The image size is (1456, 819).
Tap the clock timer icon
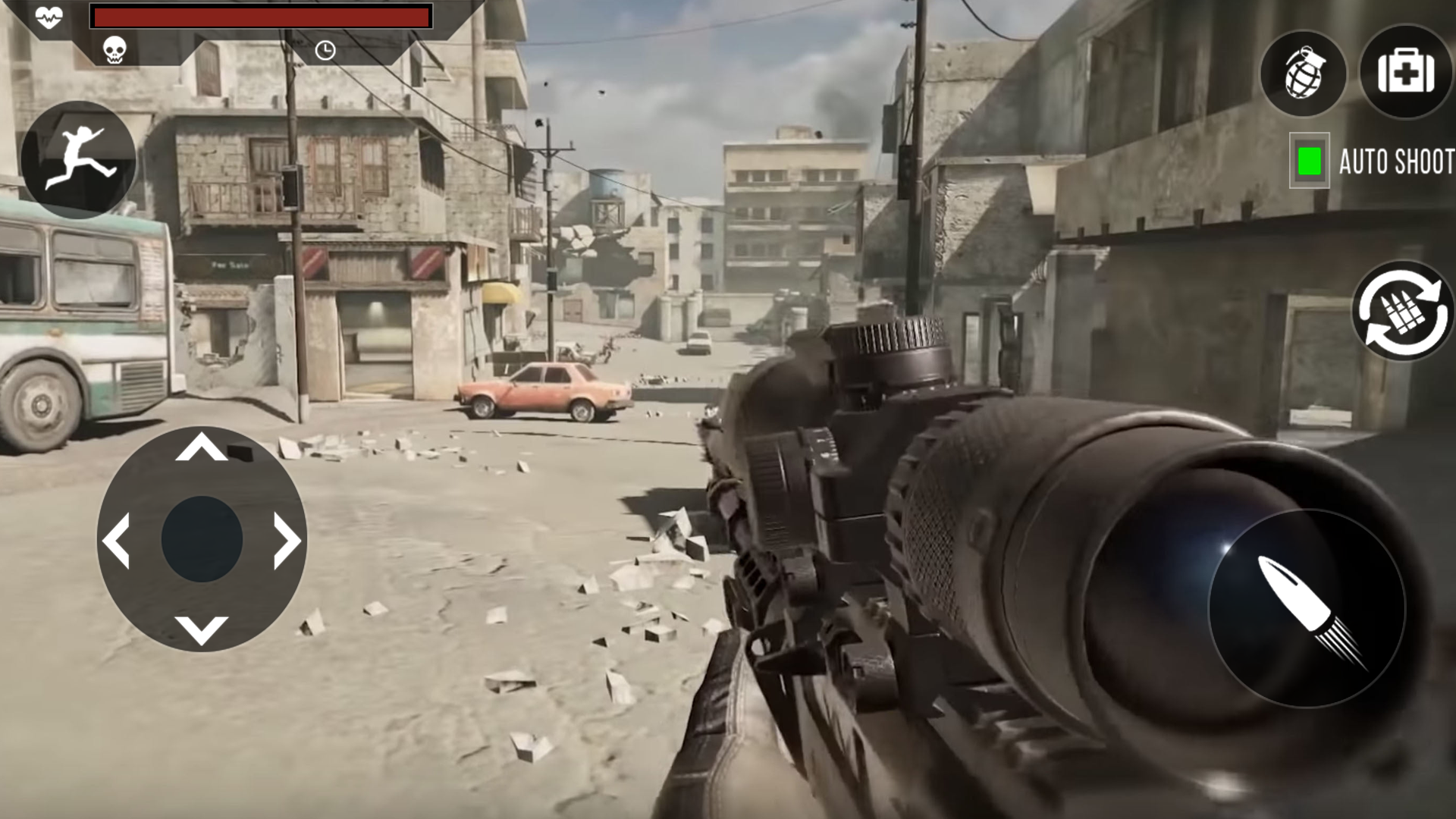(326, 49)
